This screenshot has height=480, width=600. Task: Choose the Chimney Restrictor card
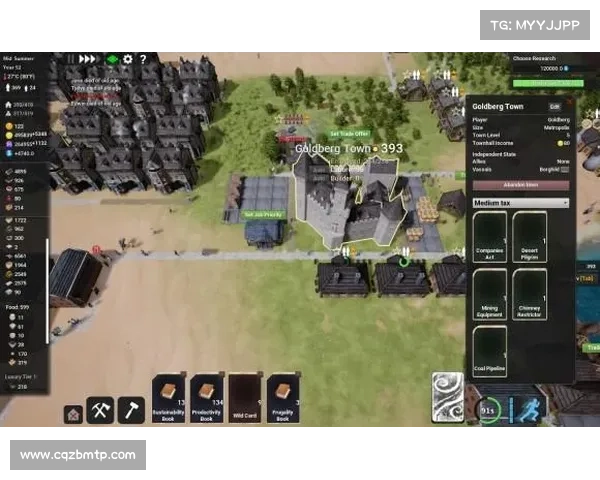[x=530, y=295]
